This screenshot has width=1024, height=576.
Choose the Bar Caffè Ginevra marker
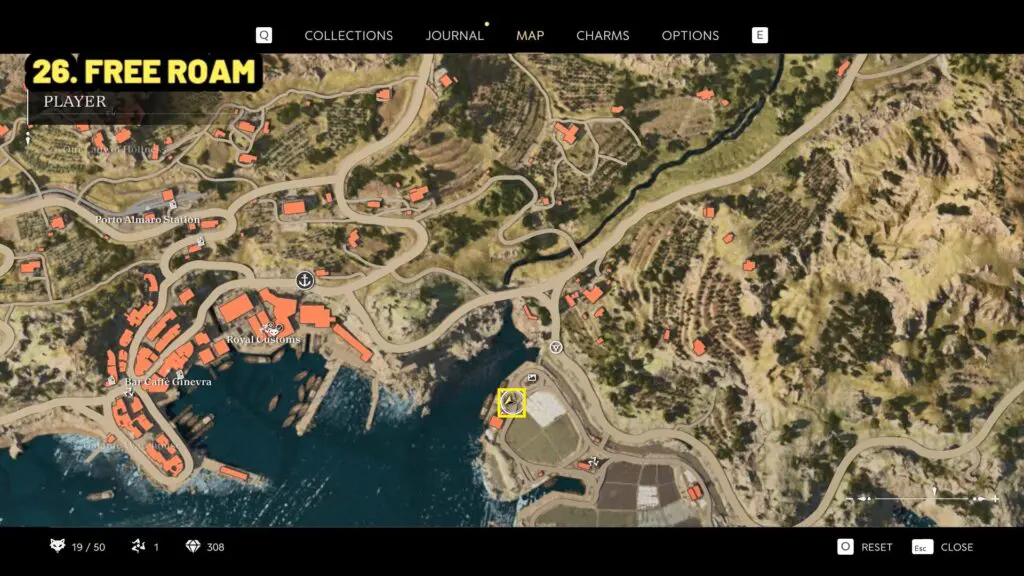[x=113, y=381]
